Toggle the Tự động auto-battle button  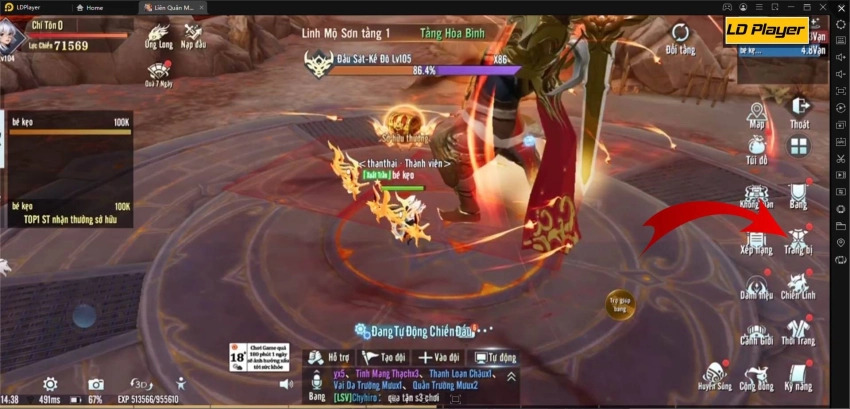tap(495, 357)
